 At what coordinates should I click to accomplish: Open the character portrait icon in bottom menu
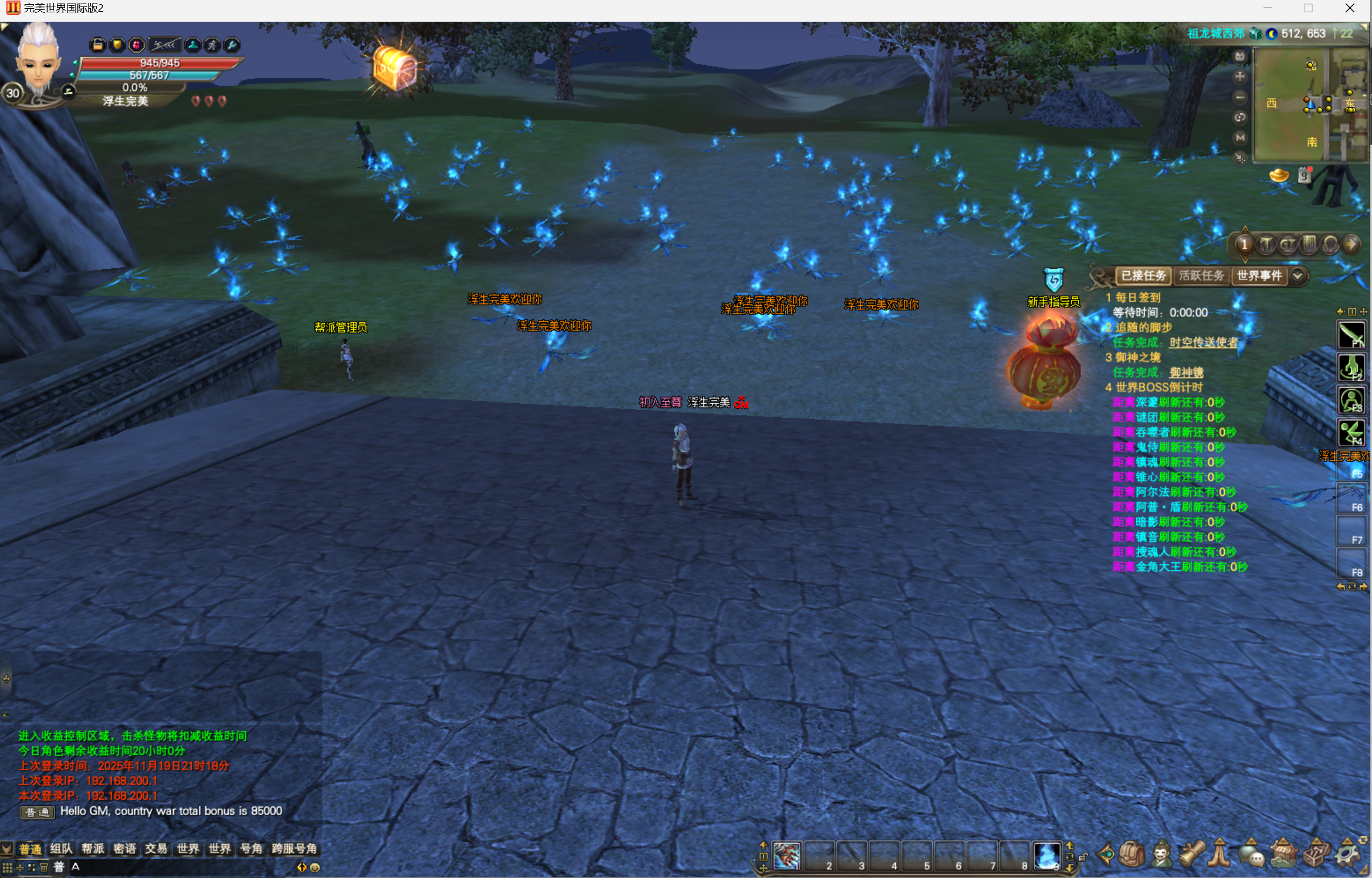(x=1161, y=854)
